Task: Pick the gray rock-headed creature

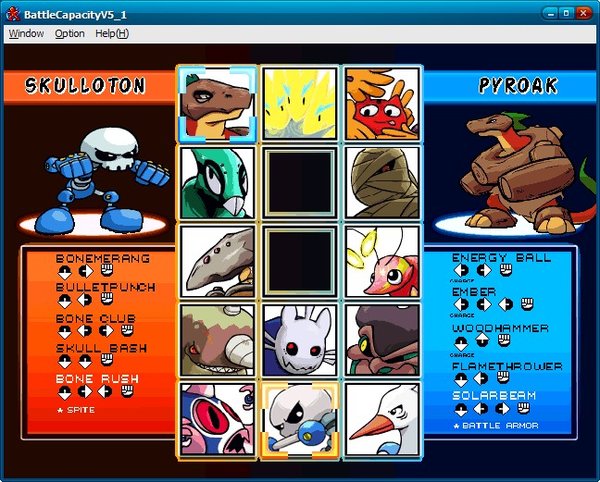Action: click(x=218, y=262)
